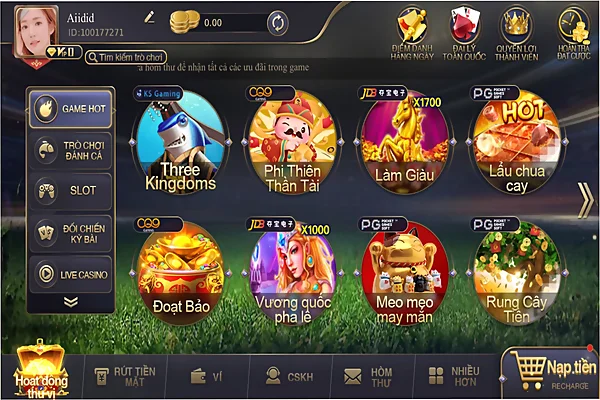This screenshot has height=400, width=600.
Task: Refresh the coin balance
Action: coord(278,21)
